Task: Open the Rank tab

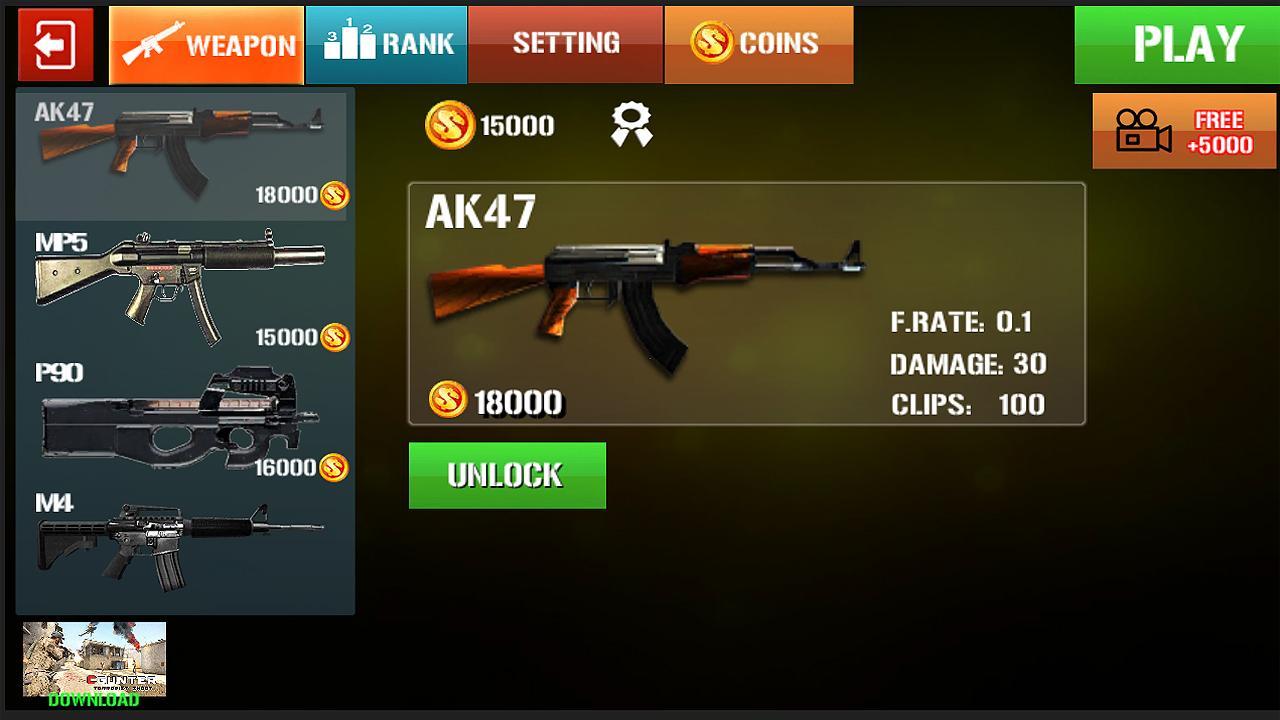Action: click(x=387, y=45)
